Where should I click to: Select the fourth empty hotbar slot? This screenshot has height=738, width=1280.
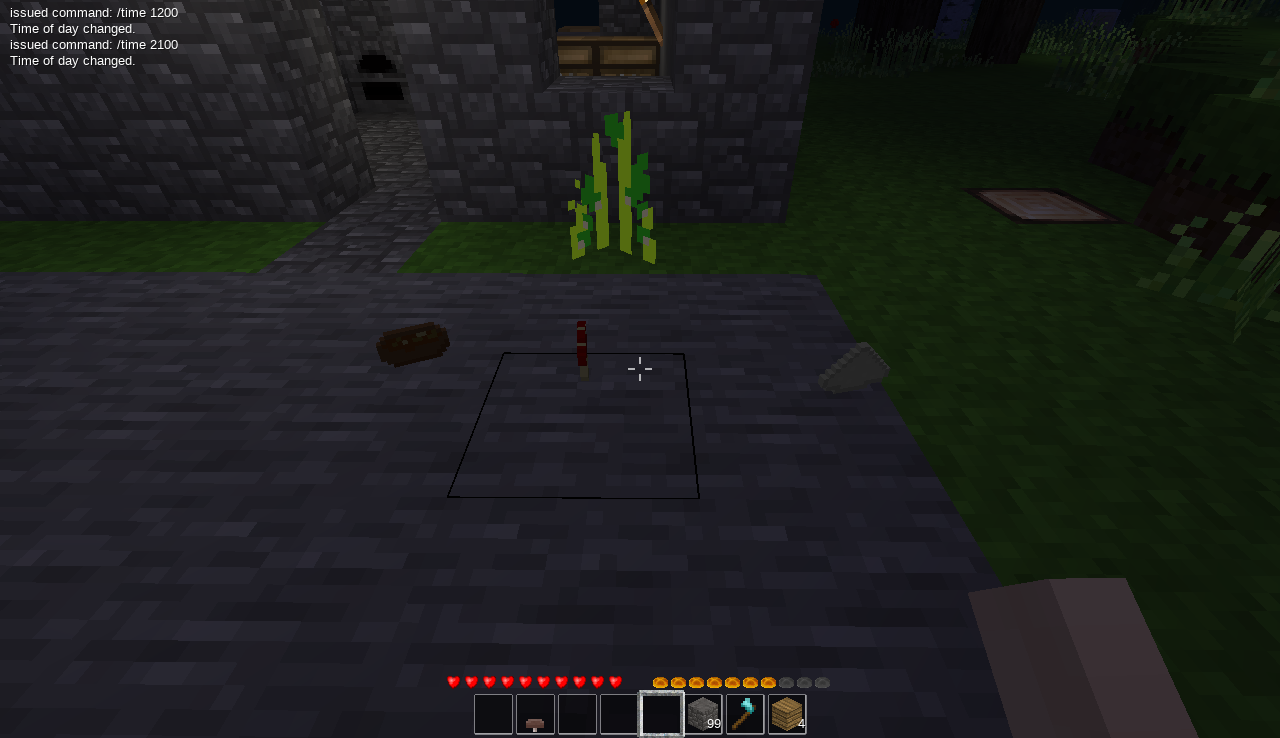[617, 713]
